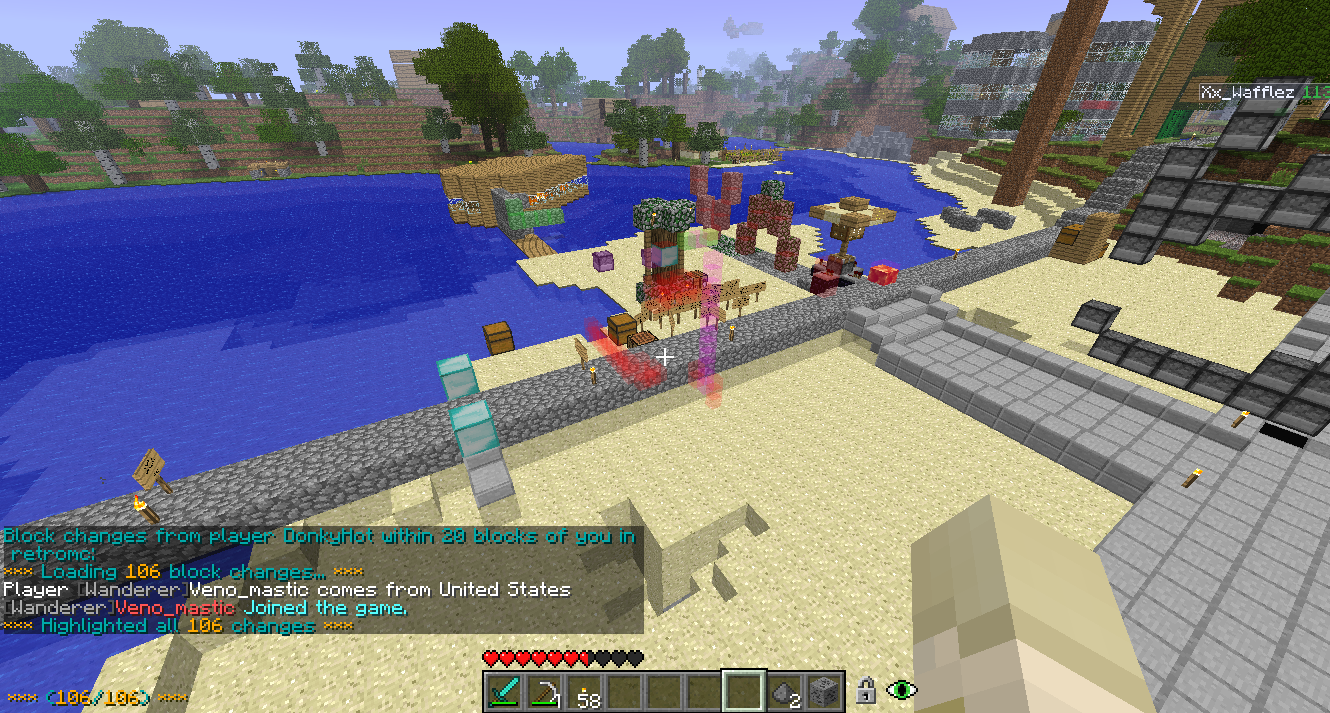Screen dimensions: 1330x713
Task: Toggle the green eye icon
Action: [x=902, y=690]
